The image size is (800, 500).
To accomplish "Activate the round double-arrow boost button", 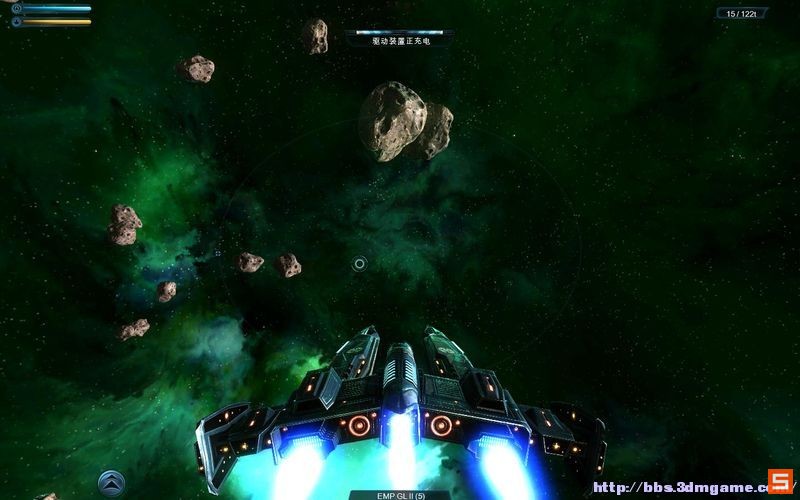I will [x=111, y=482].
